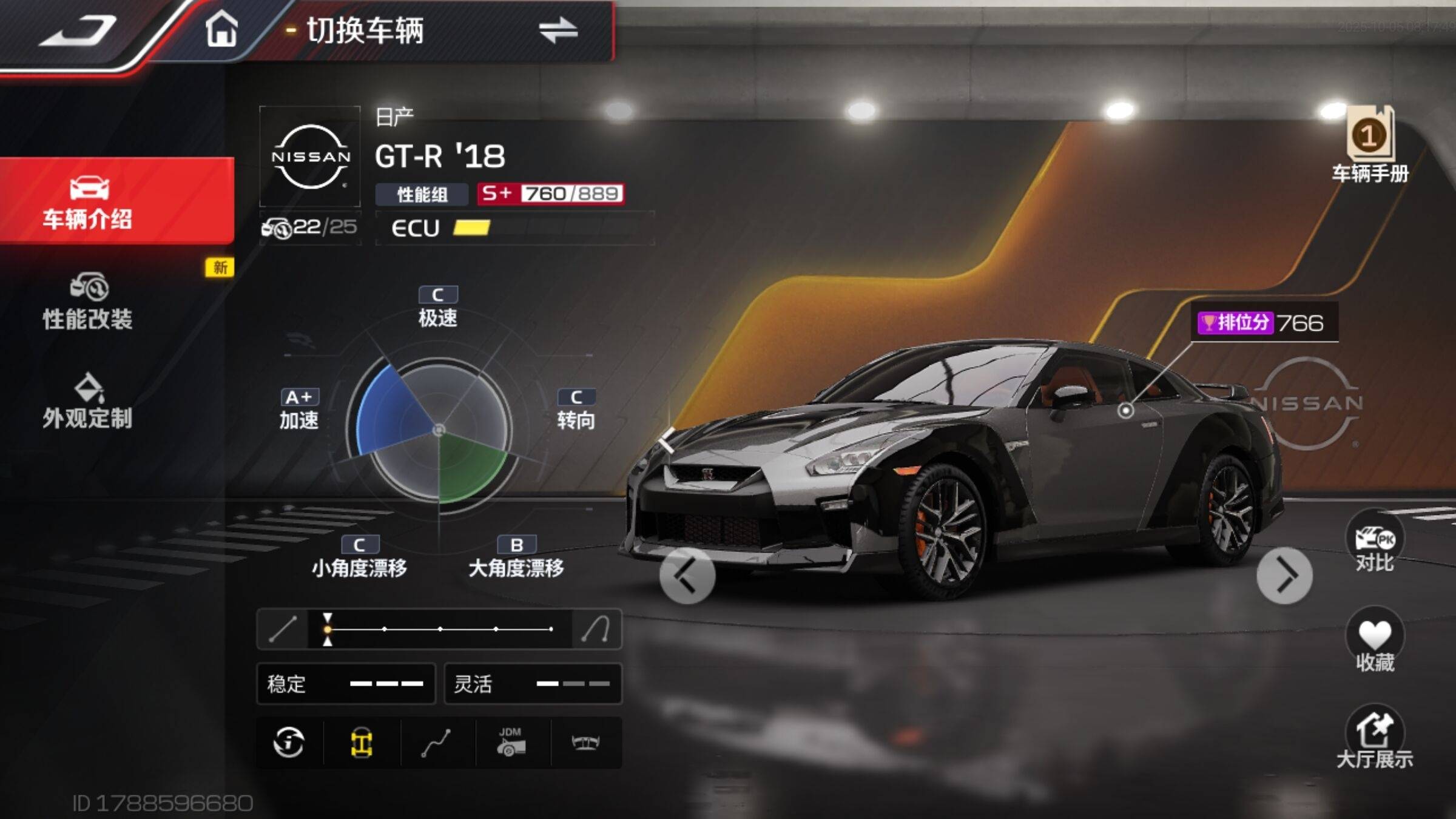Open the curved line graph icon

tap(436, 743)
